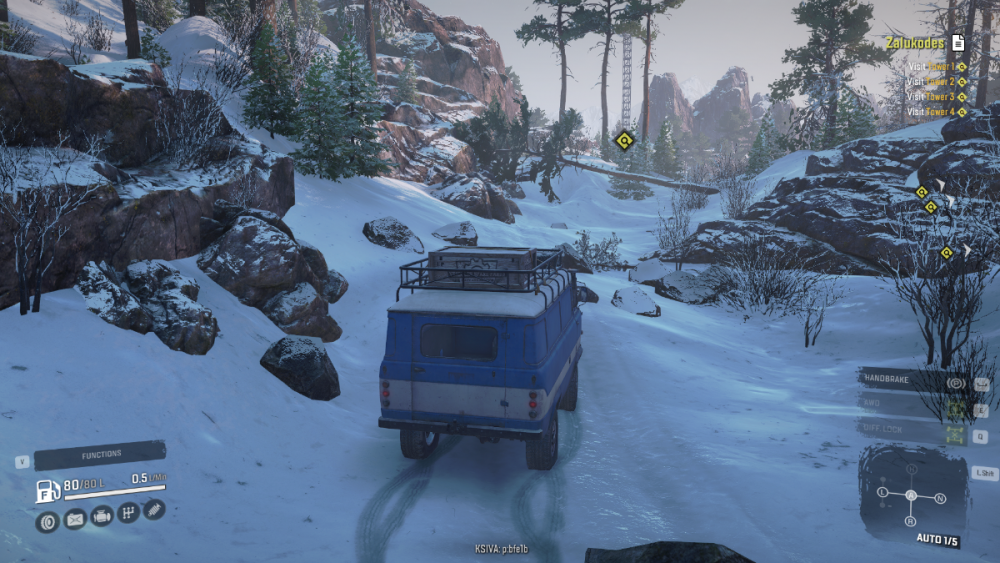Select the gearbox status icon
Image resolution: width=1000 pixels, height=563 pixels.
pyautogui.click(x=128, y=513)
